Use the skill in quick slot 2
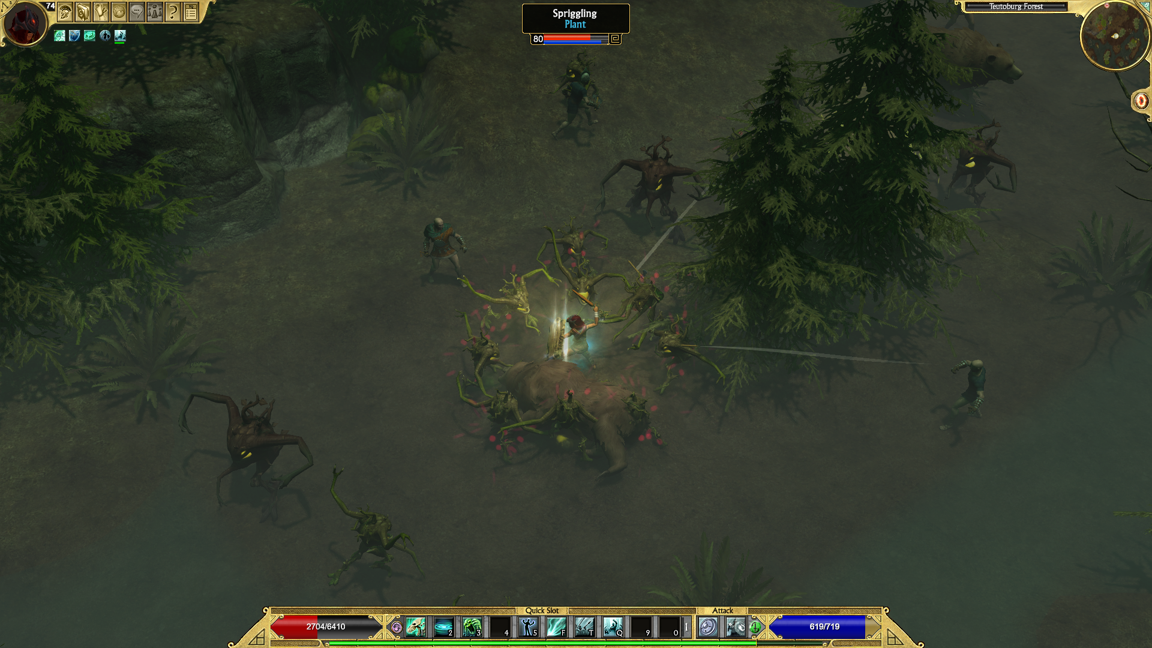The width and height of the screenshot is (1152, 648). [x=443, y=627]
